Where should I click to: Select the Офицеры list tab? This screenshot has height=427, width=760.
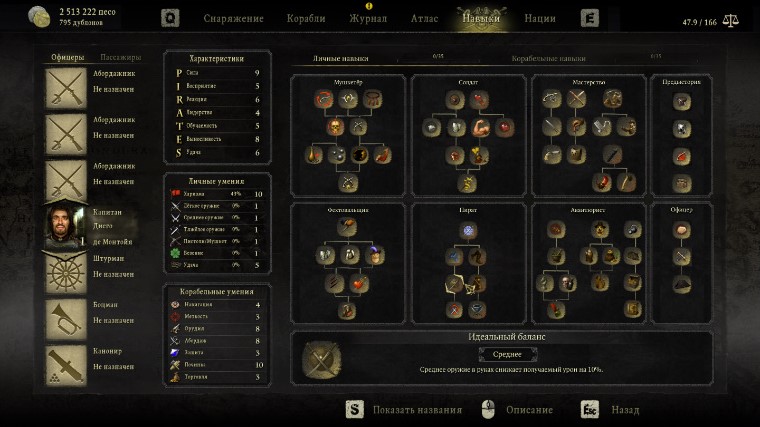[x=67, y=57]
